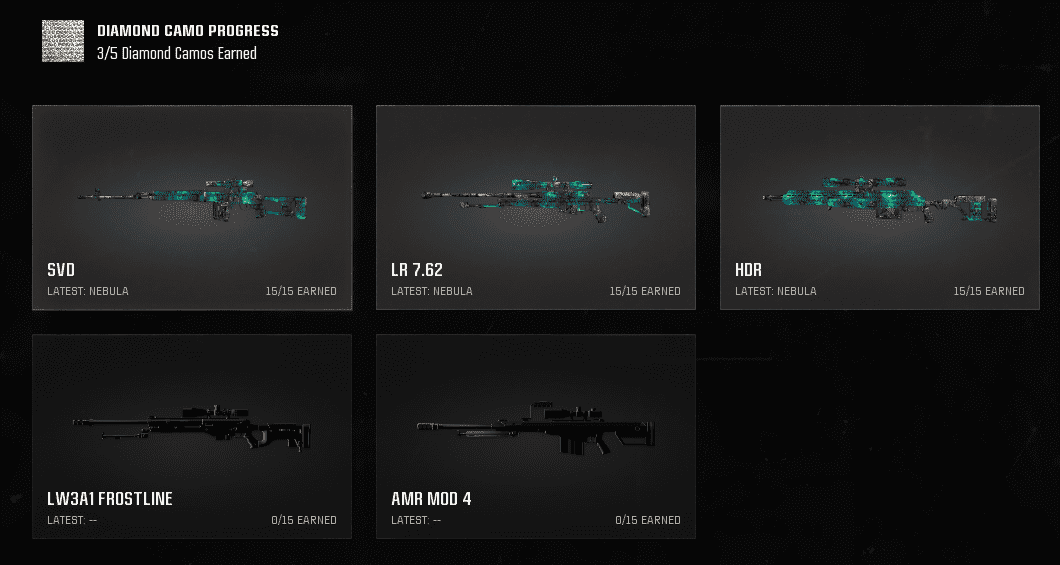Open the LR 7.62 camo card
The width and height of the screenshot is (1060, 565).
click(536, 207)
